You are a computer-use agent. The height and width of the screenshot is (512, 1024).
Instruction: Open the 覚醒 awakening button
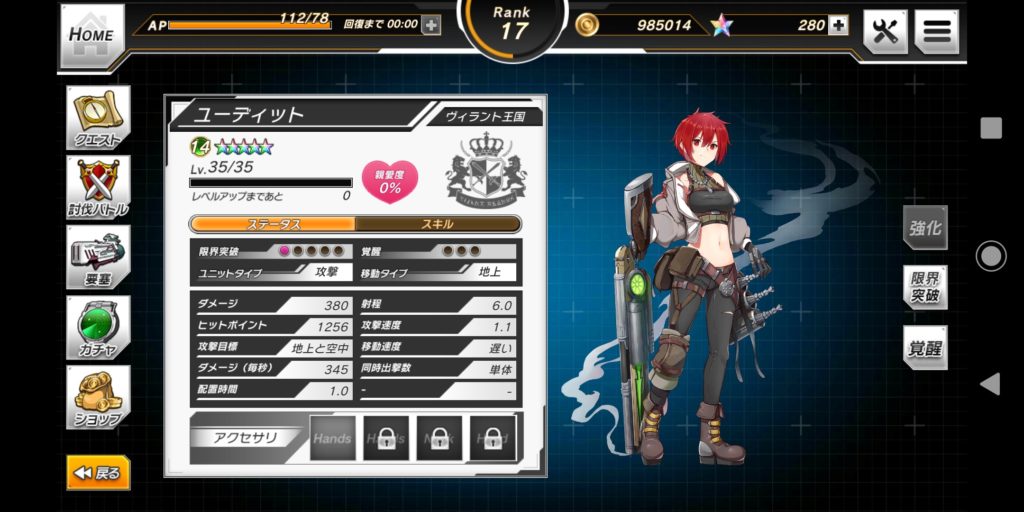point(925,348)
